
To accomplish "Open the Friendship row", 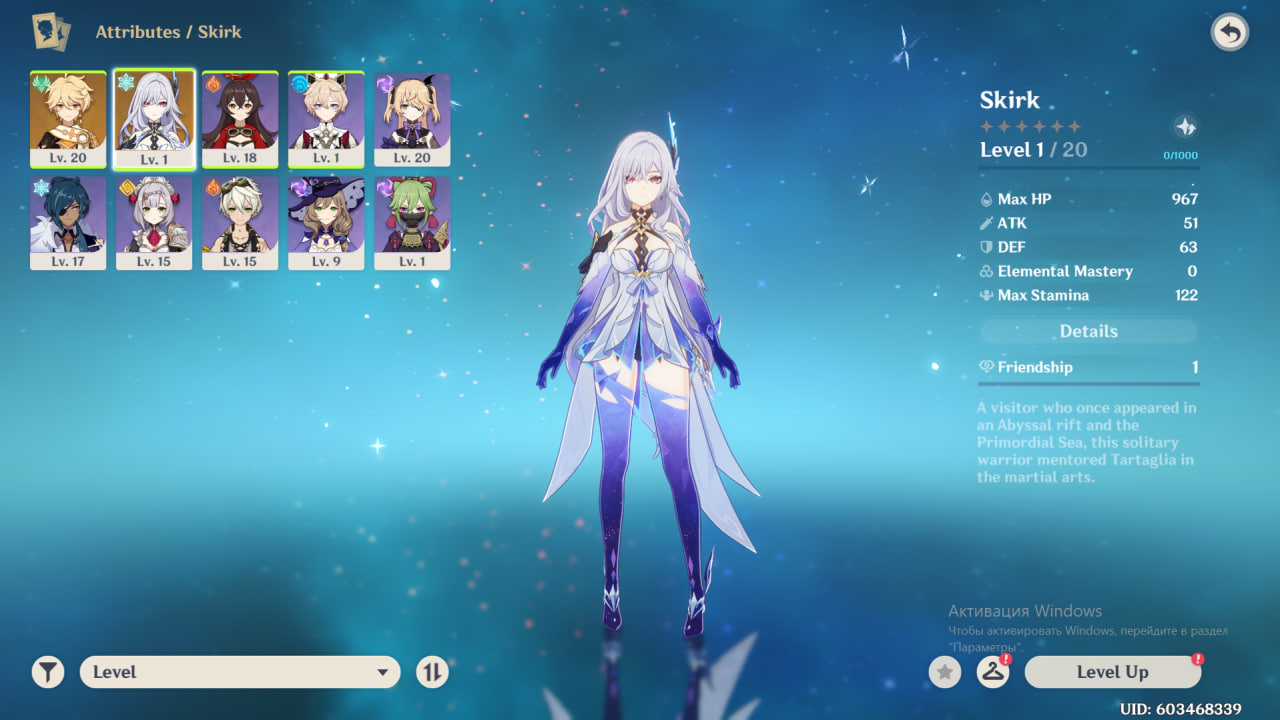I will pos(1088,367).
